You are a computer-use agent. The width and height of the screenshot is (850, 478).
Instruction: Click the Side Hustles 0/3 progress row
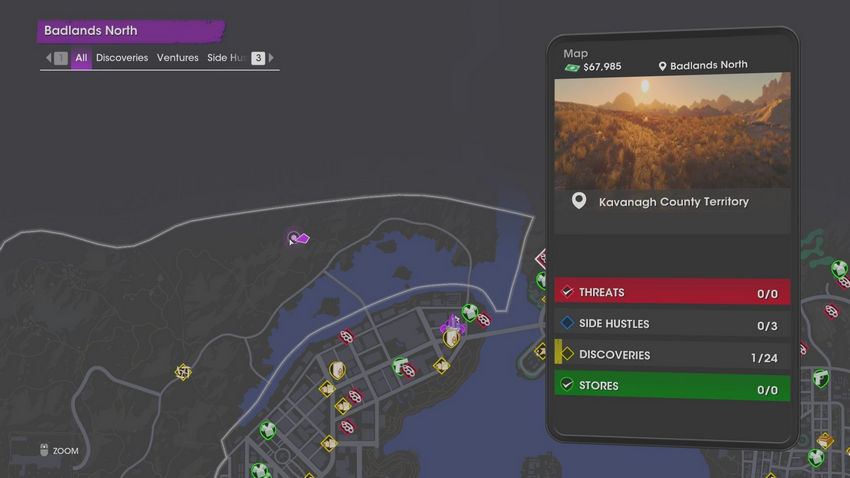click(x=672, y=324)
